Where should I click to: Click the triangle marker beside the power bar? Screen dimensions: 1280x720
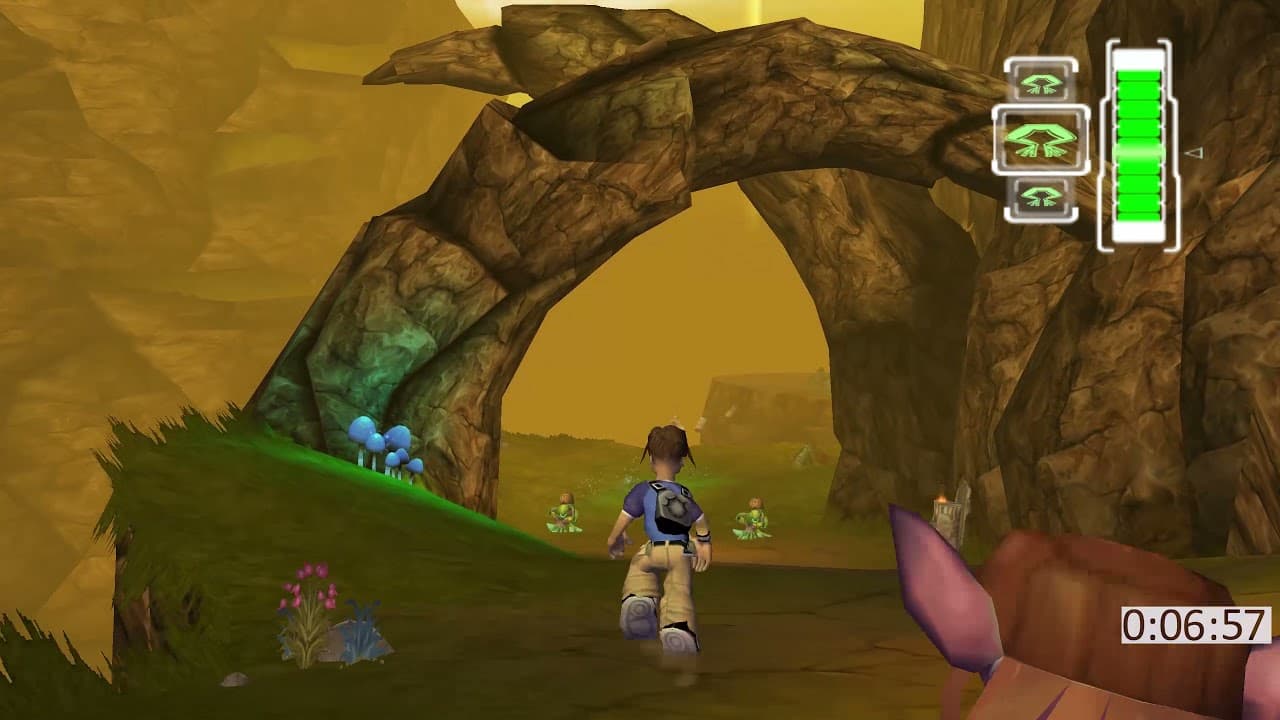pyautogui.click(x=1194, y=153)
